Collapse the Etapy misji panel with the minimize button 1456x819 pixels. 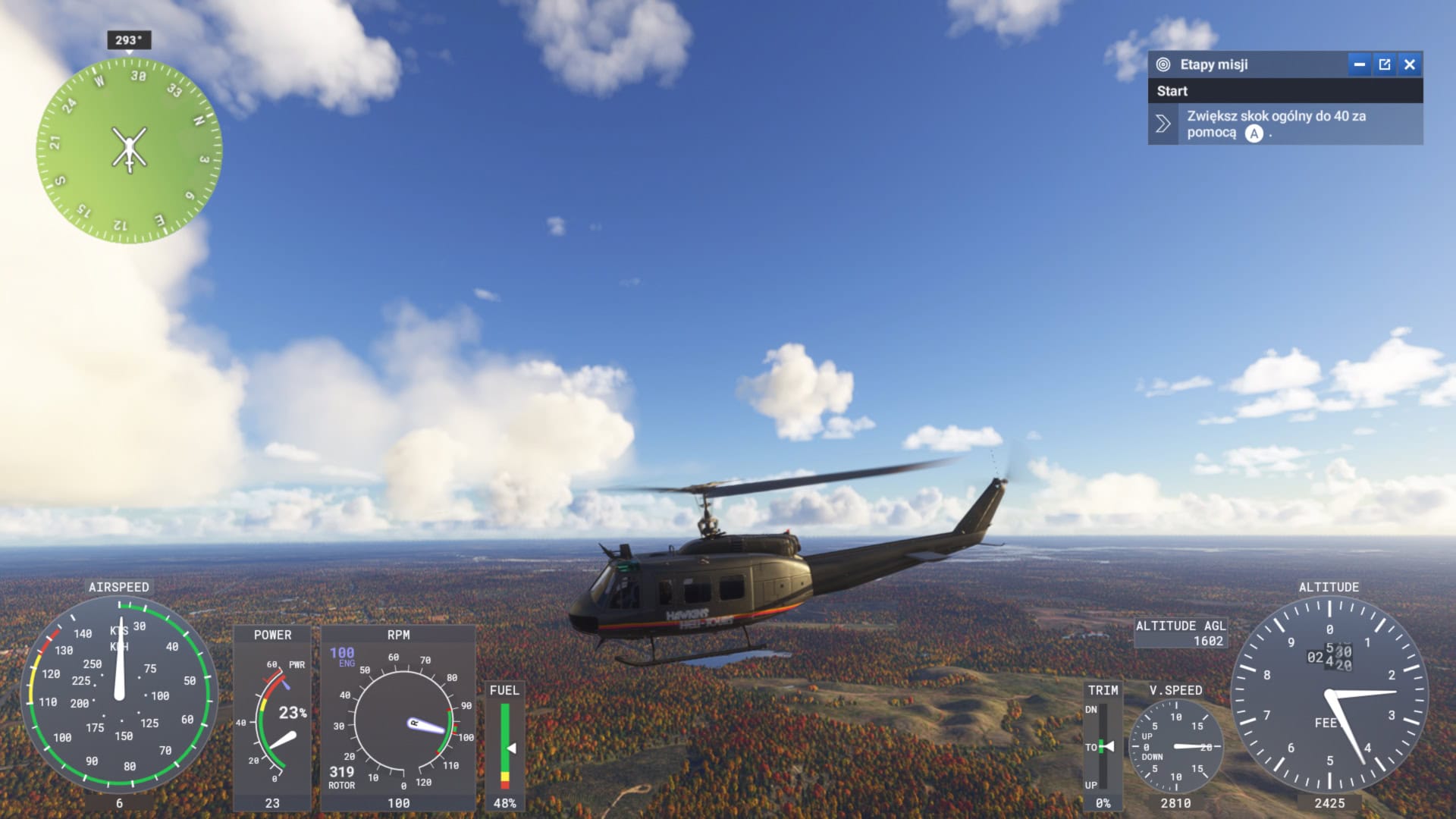click(1361, 64)
